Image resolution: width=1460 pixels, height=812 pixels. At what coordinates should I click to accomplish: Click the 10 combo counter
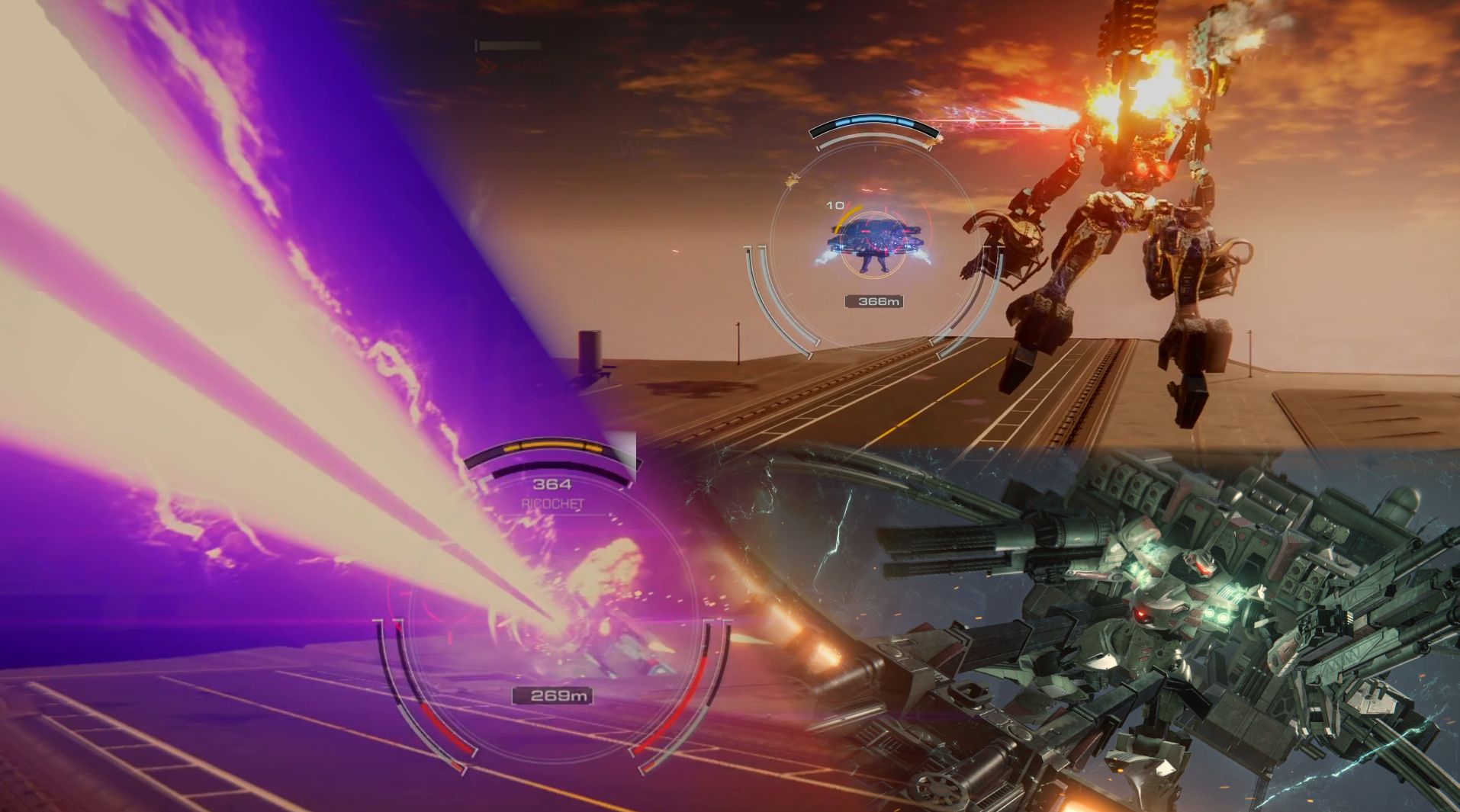point(835,204)
